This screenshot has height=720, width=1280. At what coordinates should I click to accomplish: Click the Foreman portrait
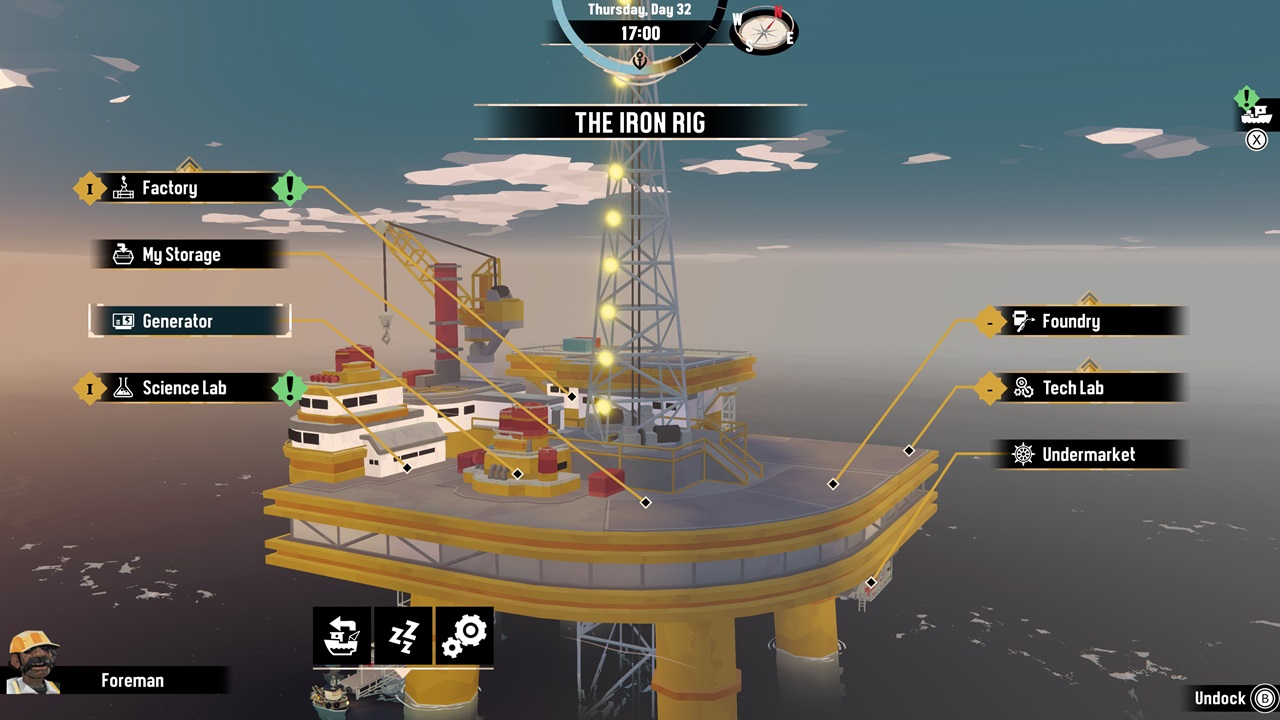(33, 672)
